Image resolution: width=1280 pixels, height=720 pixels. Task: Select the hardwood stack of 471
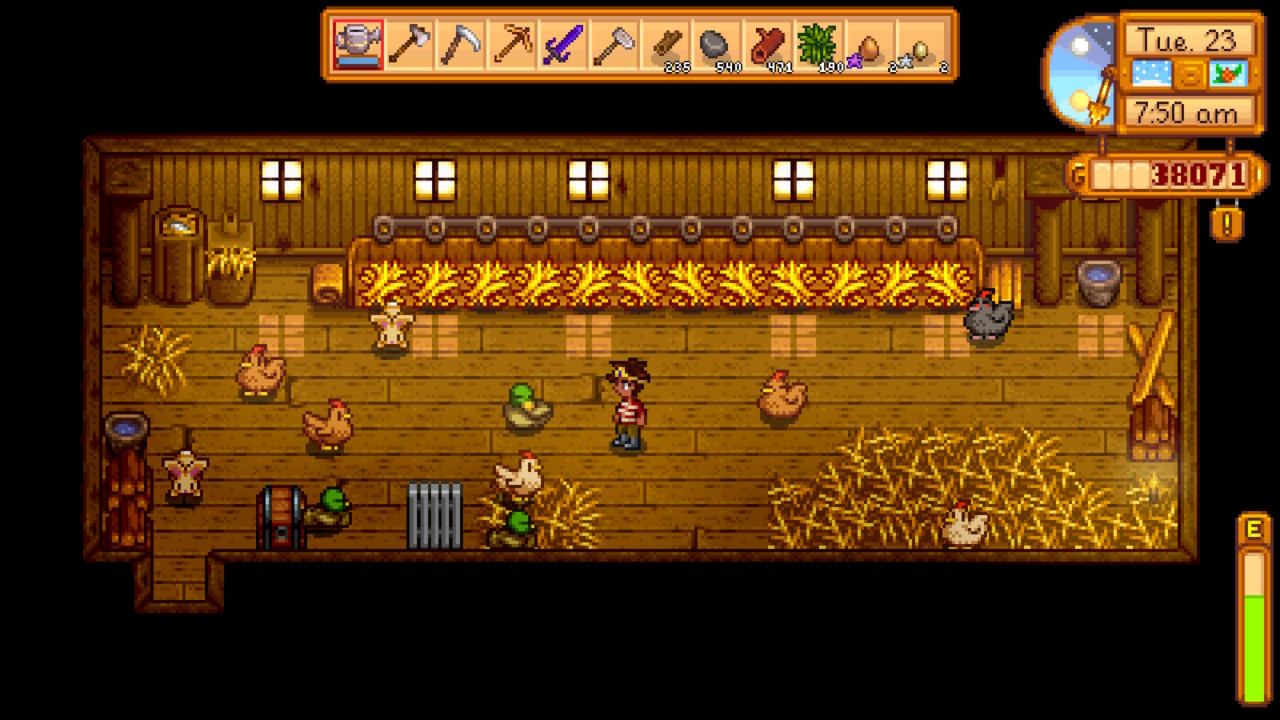(x=767, y=45)
